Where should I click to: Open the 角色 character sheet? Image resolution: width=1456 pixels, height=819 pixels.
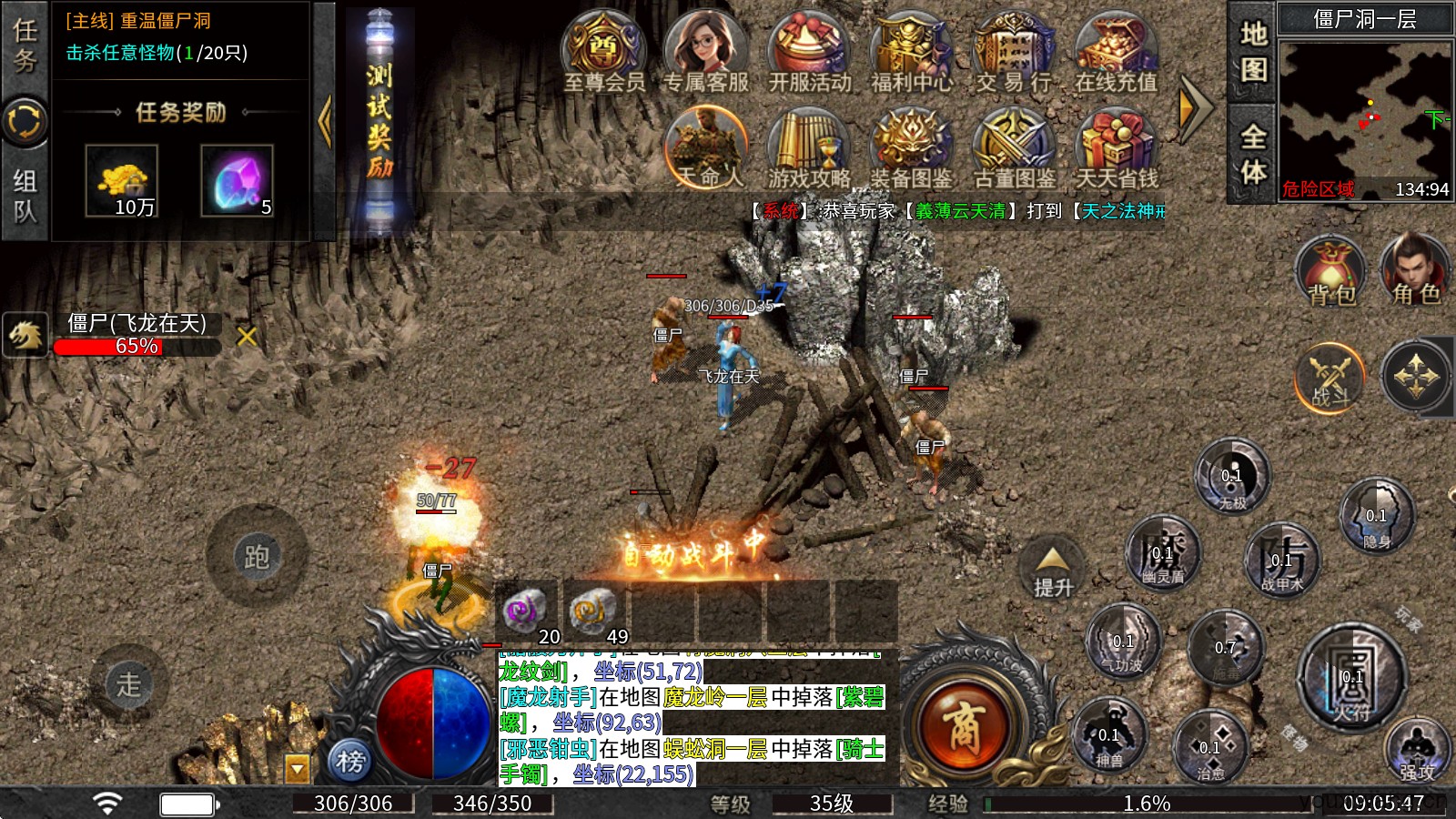[x=1415, y=271]
